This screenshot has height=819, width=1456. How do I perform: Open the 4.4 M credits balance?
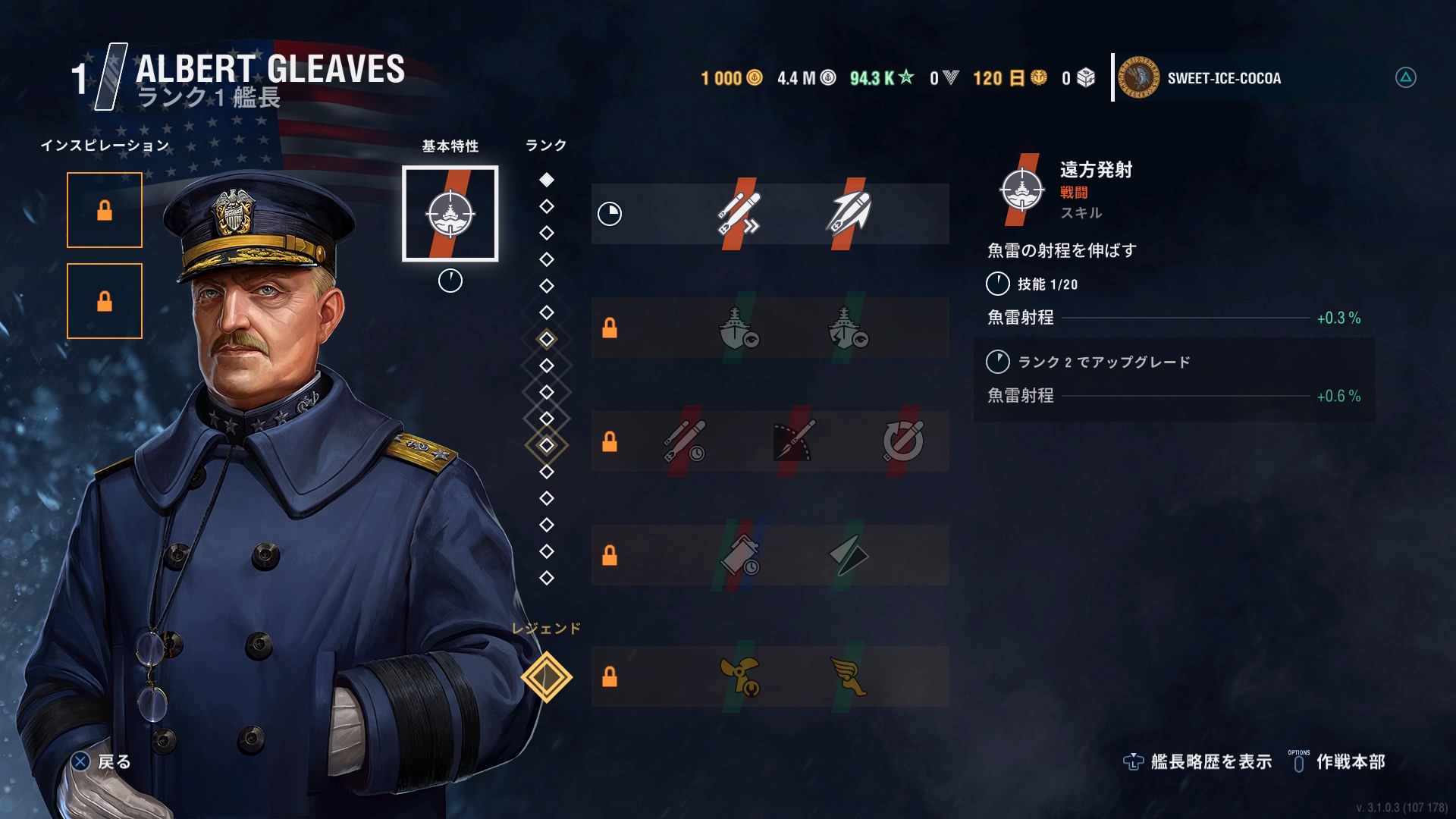tap(806, 78)
